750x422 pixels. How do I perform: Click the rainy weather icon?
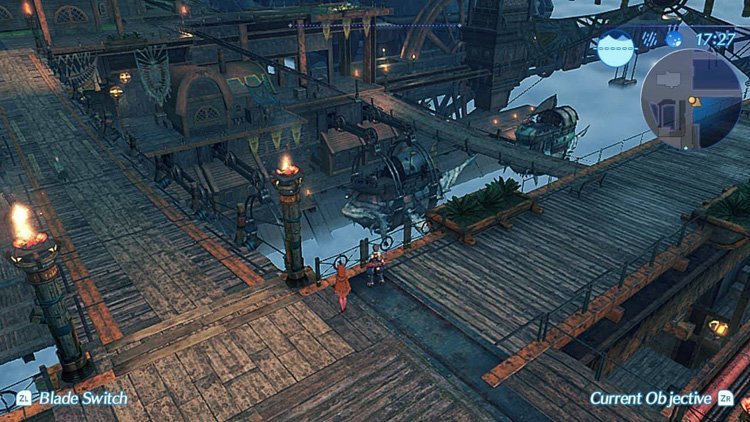coord(648,40)
